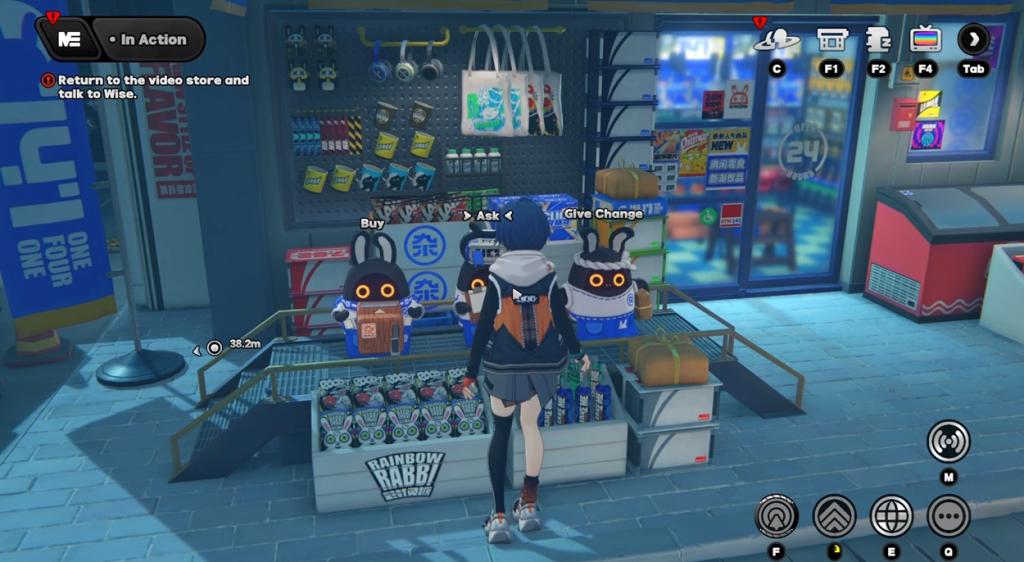
Task: Open the storefront icon in top bar
Action: [x=832, y=40]
